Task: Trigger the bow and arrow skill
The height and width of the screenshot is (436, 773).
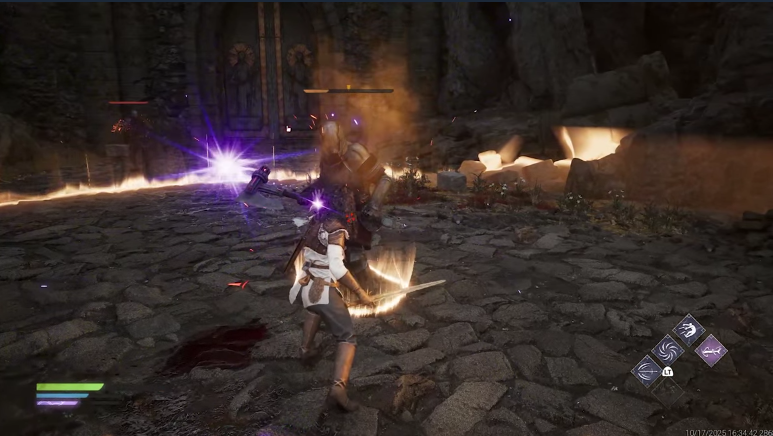Action: 646,371
